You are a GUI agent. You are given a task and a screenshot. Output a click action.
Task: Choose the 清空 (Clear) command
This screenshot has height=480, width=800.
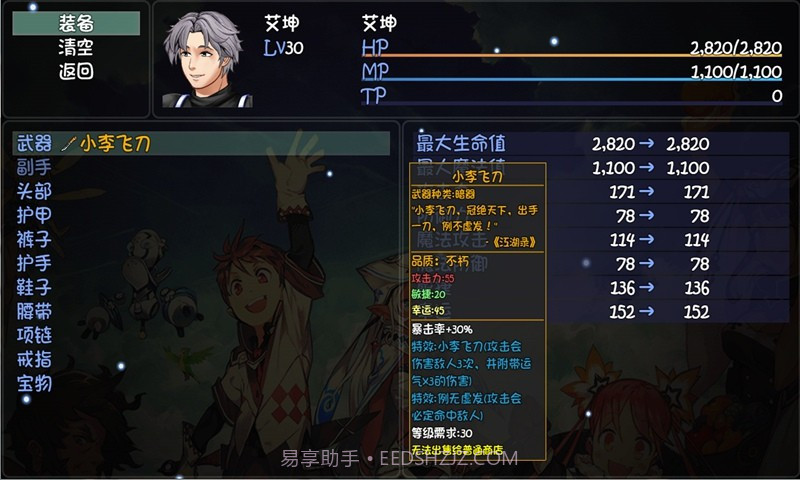(76, 47)
